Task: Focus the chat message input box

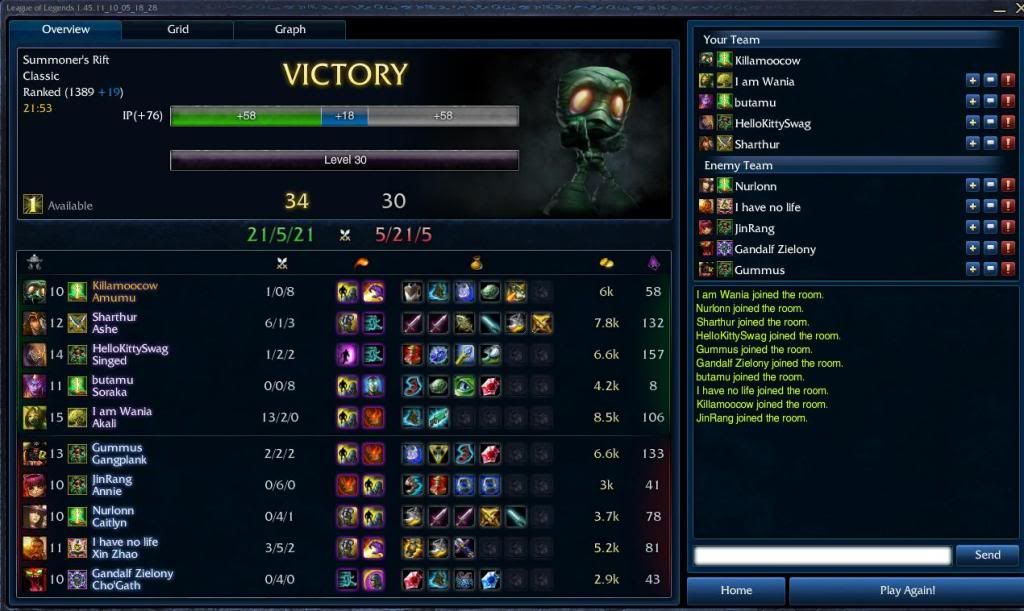Action: [x=822, y=555]
